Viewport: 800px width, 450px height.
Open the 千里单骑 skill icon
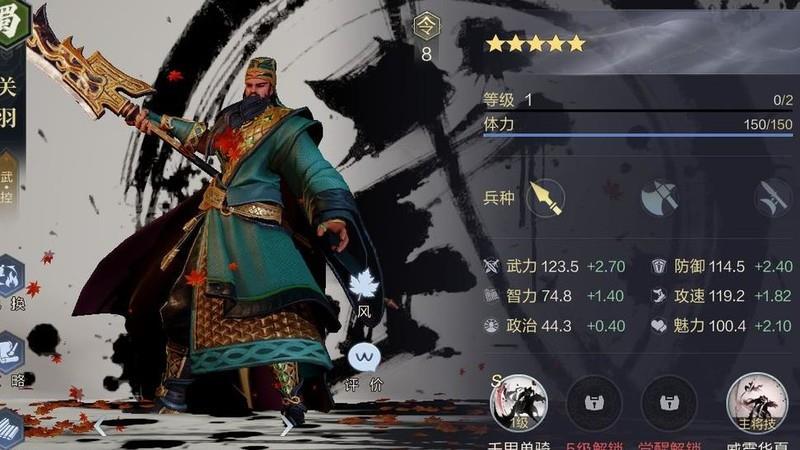pyautogui.click(x=518, y=403)
